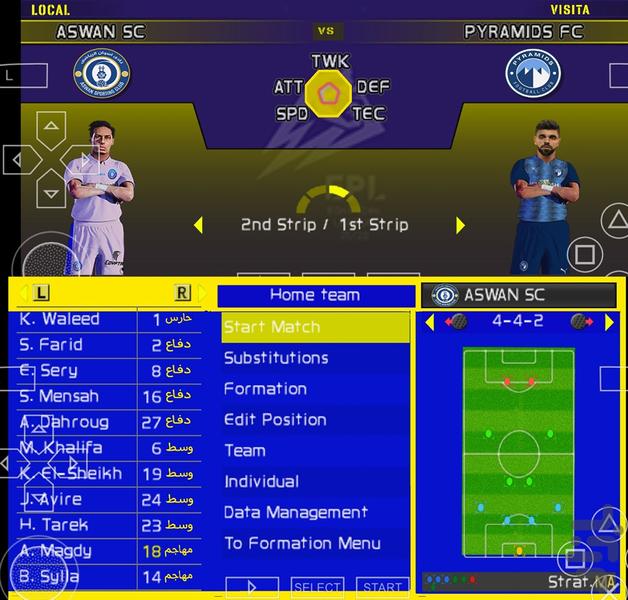Tap the emulator START button
This screenshot has width=628, height=600.
click(382, 588)
